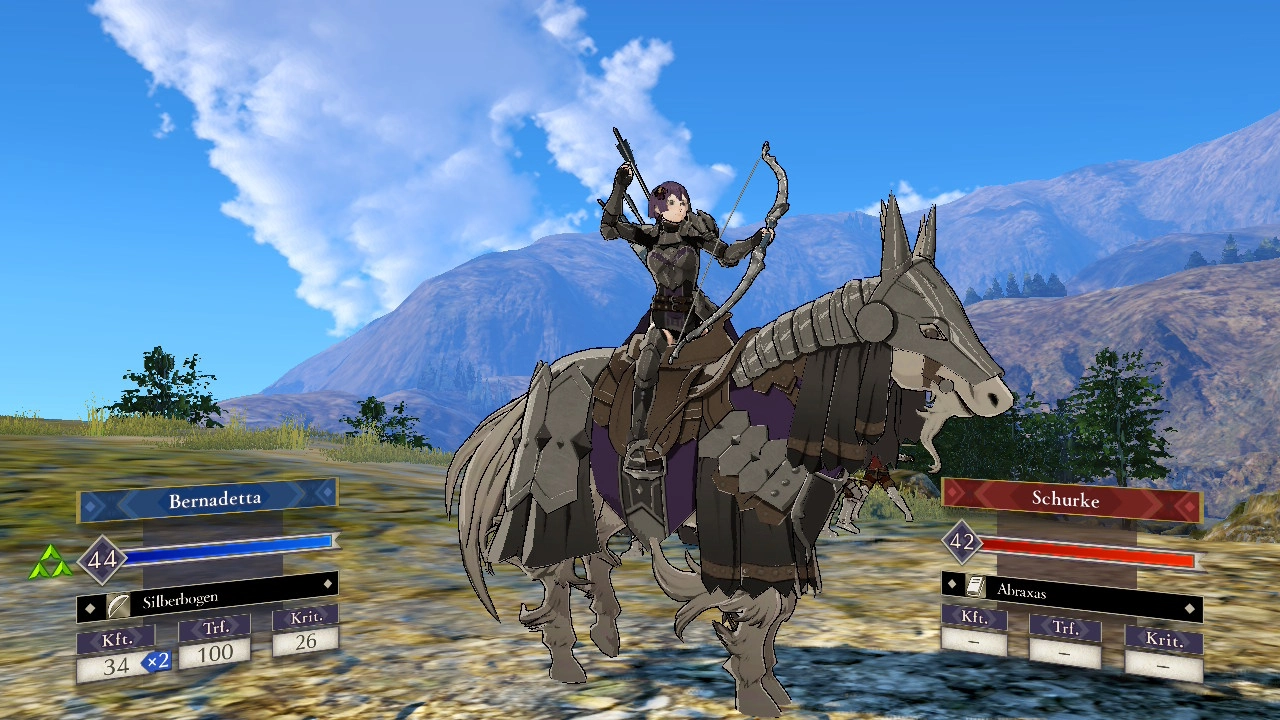This screenshot has width=1280, height=720.
Task: Click the Silberbogen weapon row
Action: [x=208, y=598]
